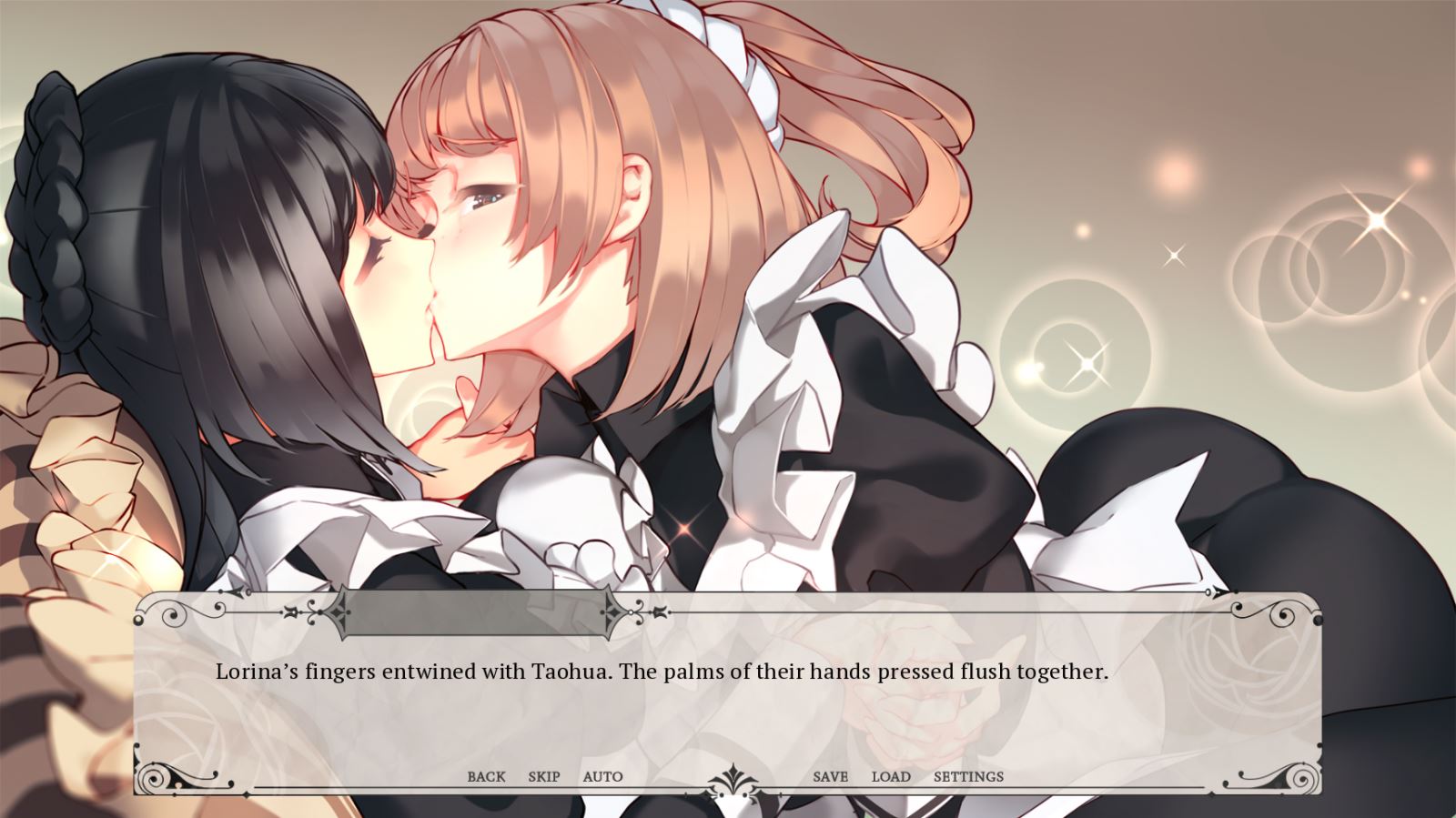Screen dimensions: 1456x818
Task: Disable AUTO mode by clicking it again
Action: pos(603,776)
